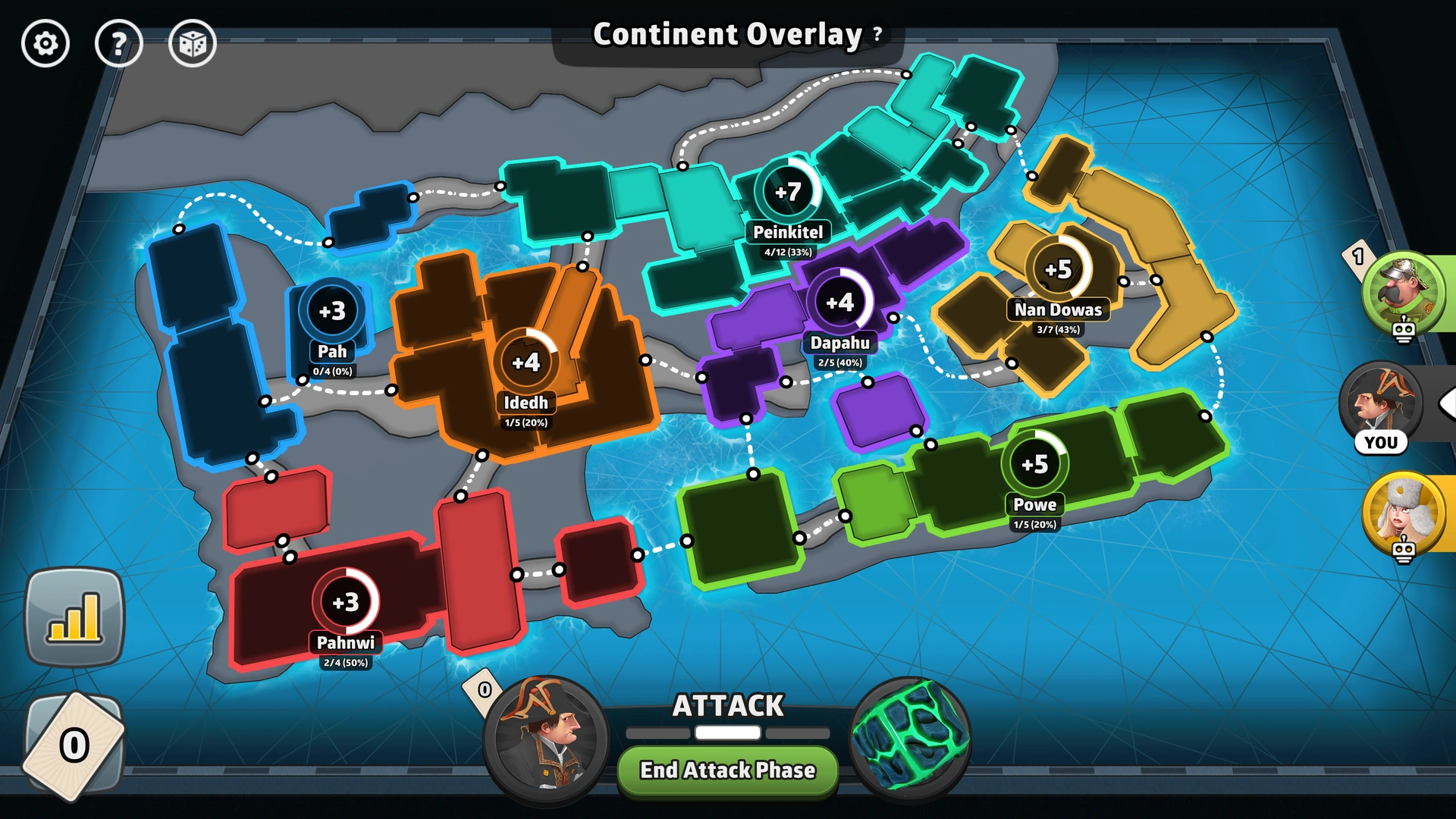Click the question mark next to Continent Overlay

[x=876, y=34]
